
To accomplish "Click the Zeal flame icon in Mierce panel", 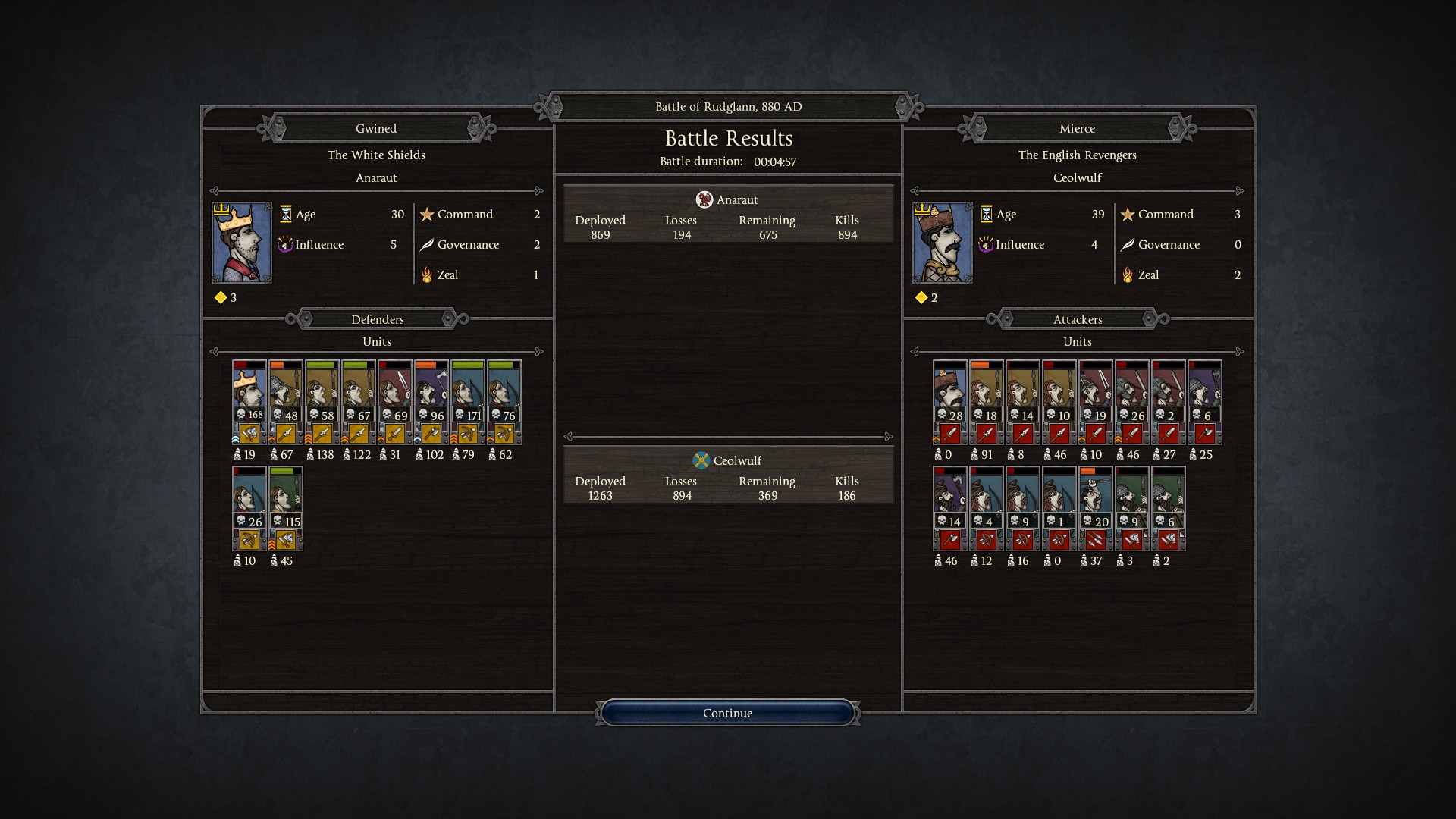I will [1128, 275].
